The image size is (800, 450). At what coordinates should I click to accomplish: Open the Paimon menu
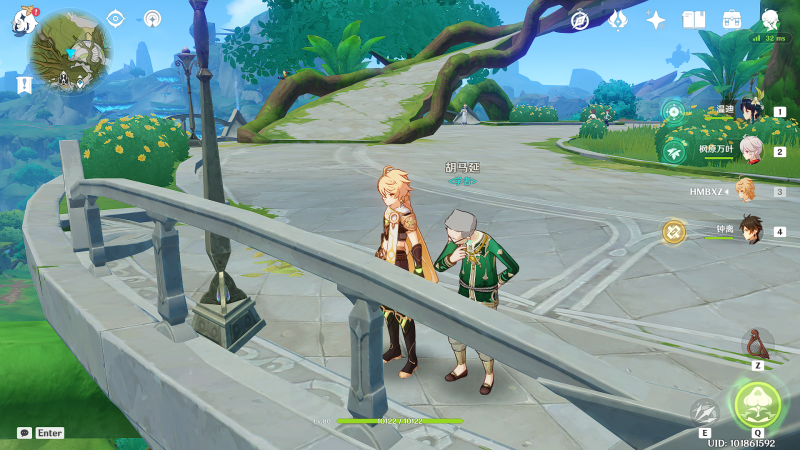(23, 22)
